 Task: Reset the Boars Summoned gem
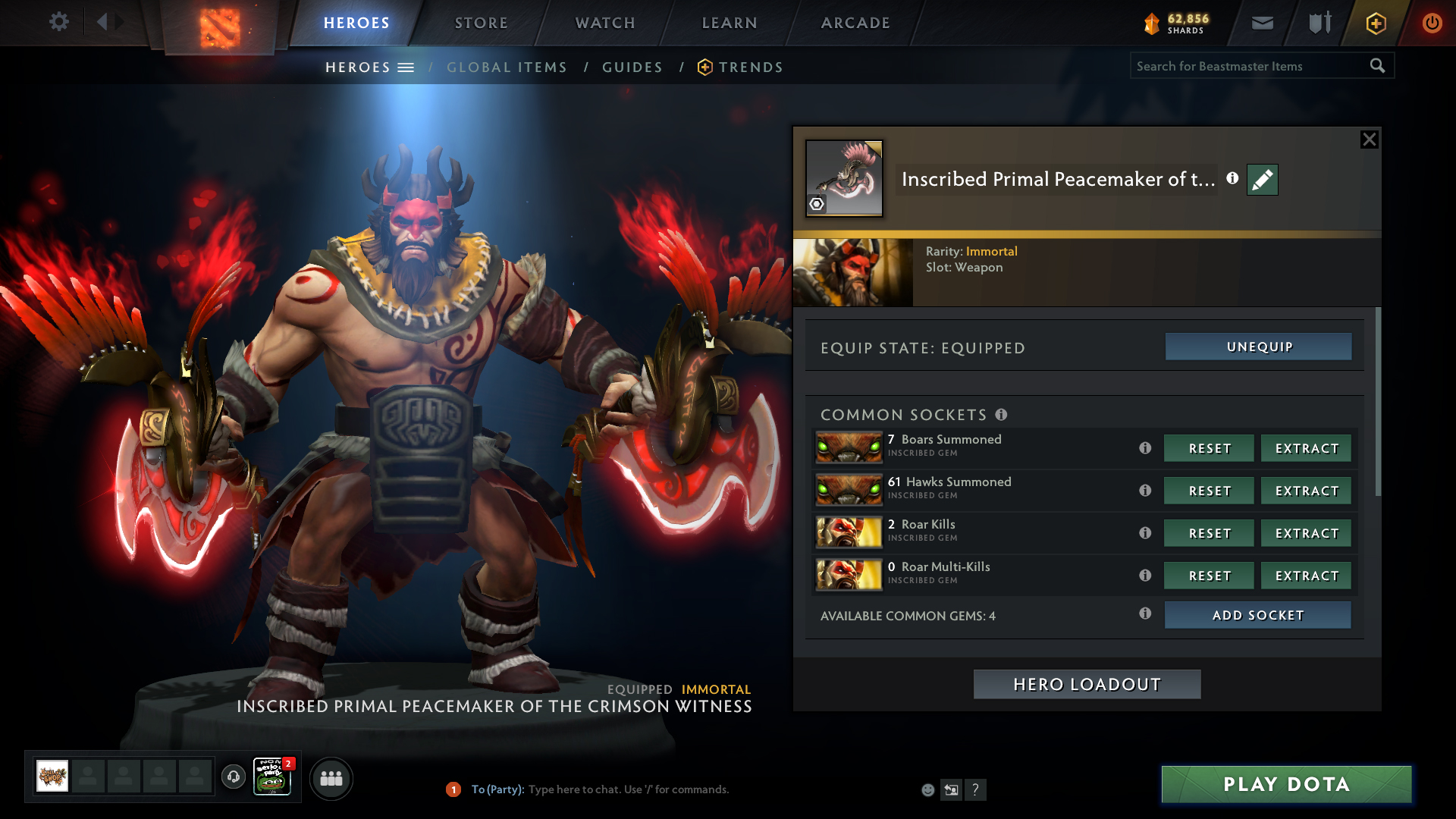1209,448
